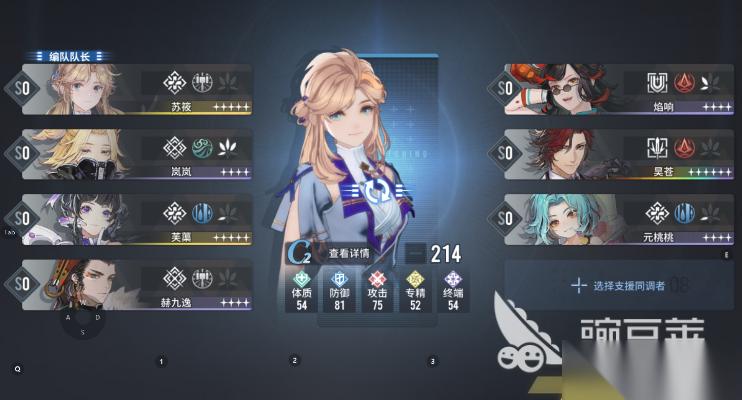Open 查看详情 character details
This screenshot has width=742, height=400.
[x=347, y=254]
